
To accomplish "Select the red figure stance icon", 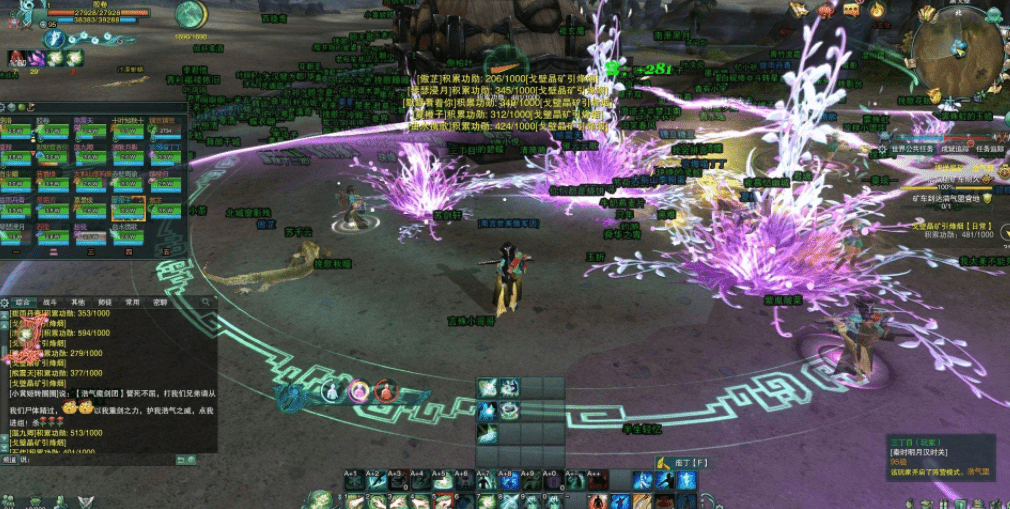I will (385, 390).
